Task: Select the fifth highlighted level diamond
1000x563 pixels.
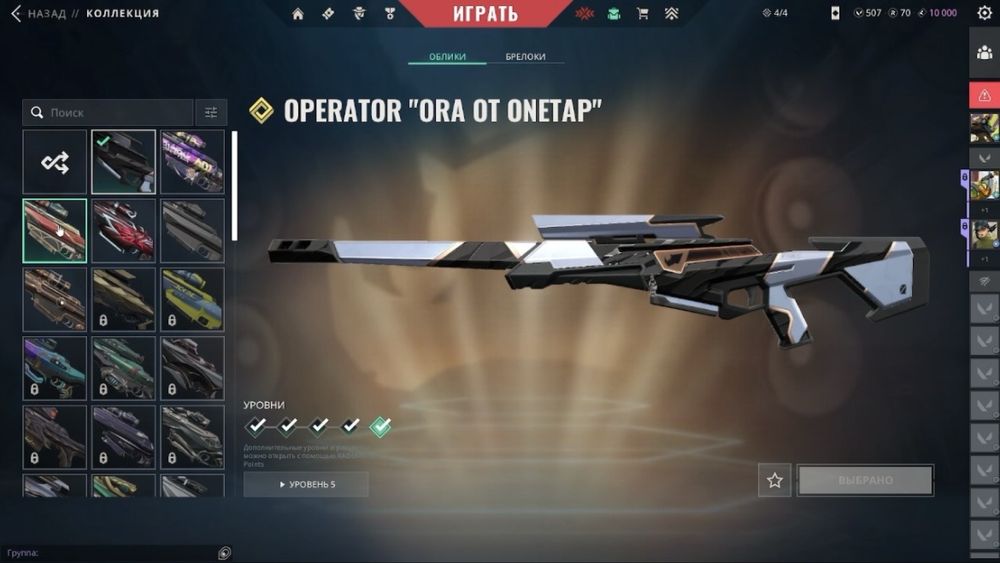Action: point(380,427)
